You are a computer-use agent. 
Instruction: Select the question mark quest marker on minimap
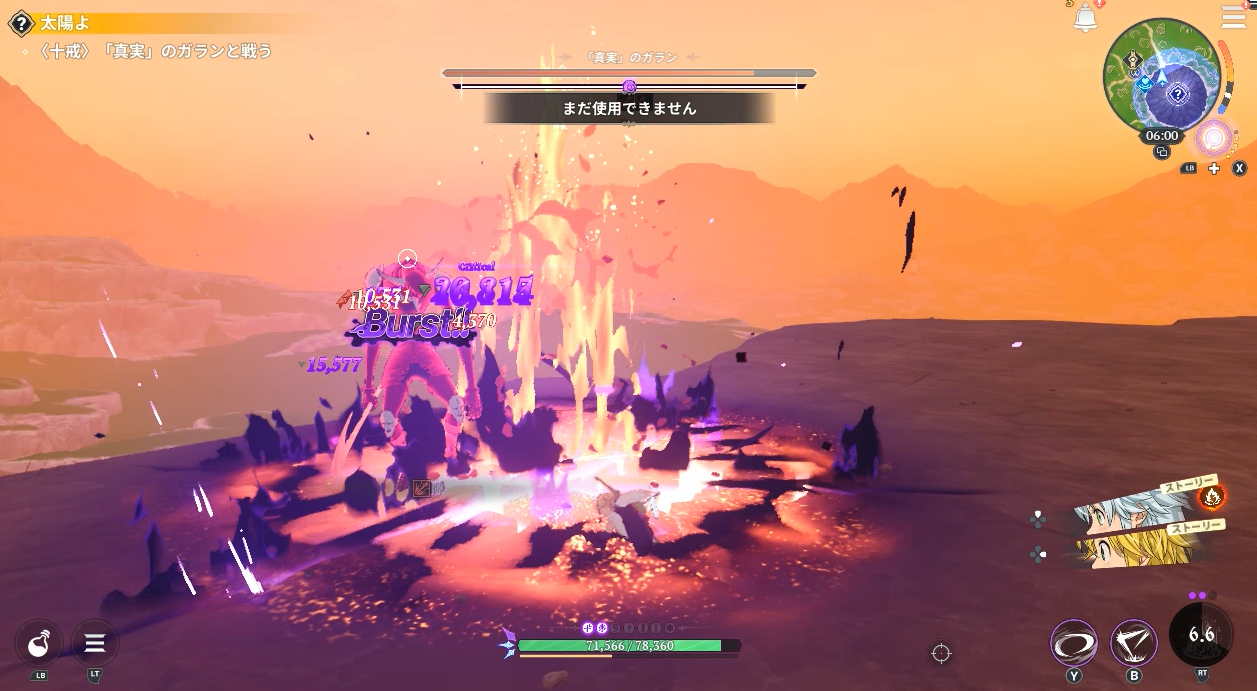click(1178, 95)
